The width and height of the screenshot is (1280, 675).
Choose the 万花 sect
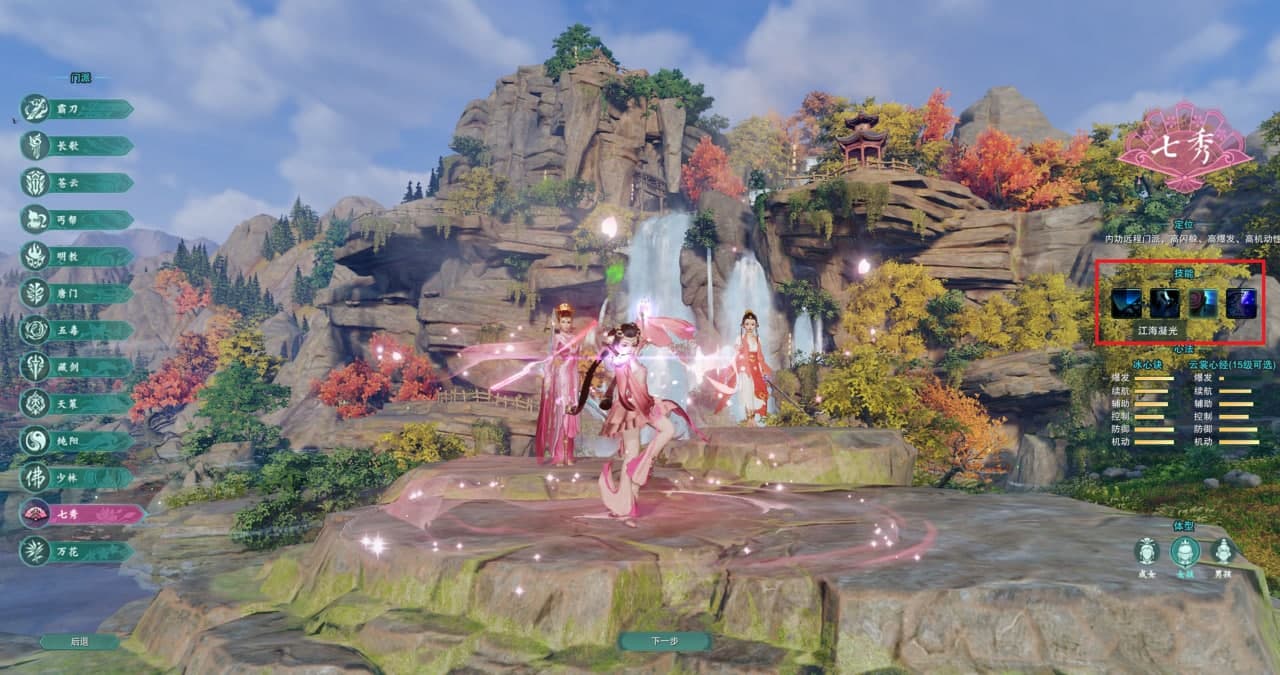[78, 551]
